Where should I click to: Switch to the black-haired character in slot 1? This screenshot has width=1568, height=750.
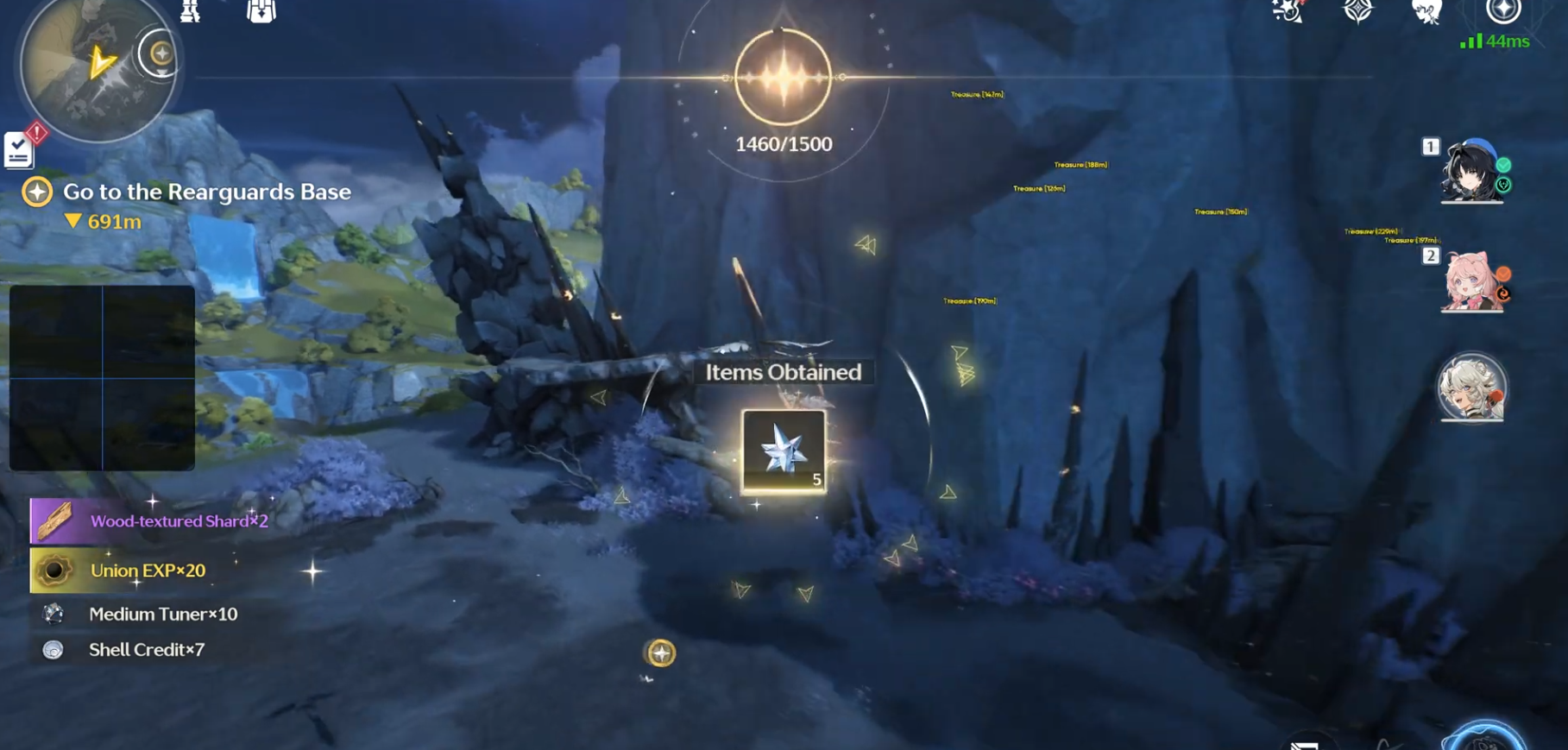click(1471, 171)
